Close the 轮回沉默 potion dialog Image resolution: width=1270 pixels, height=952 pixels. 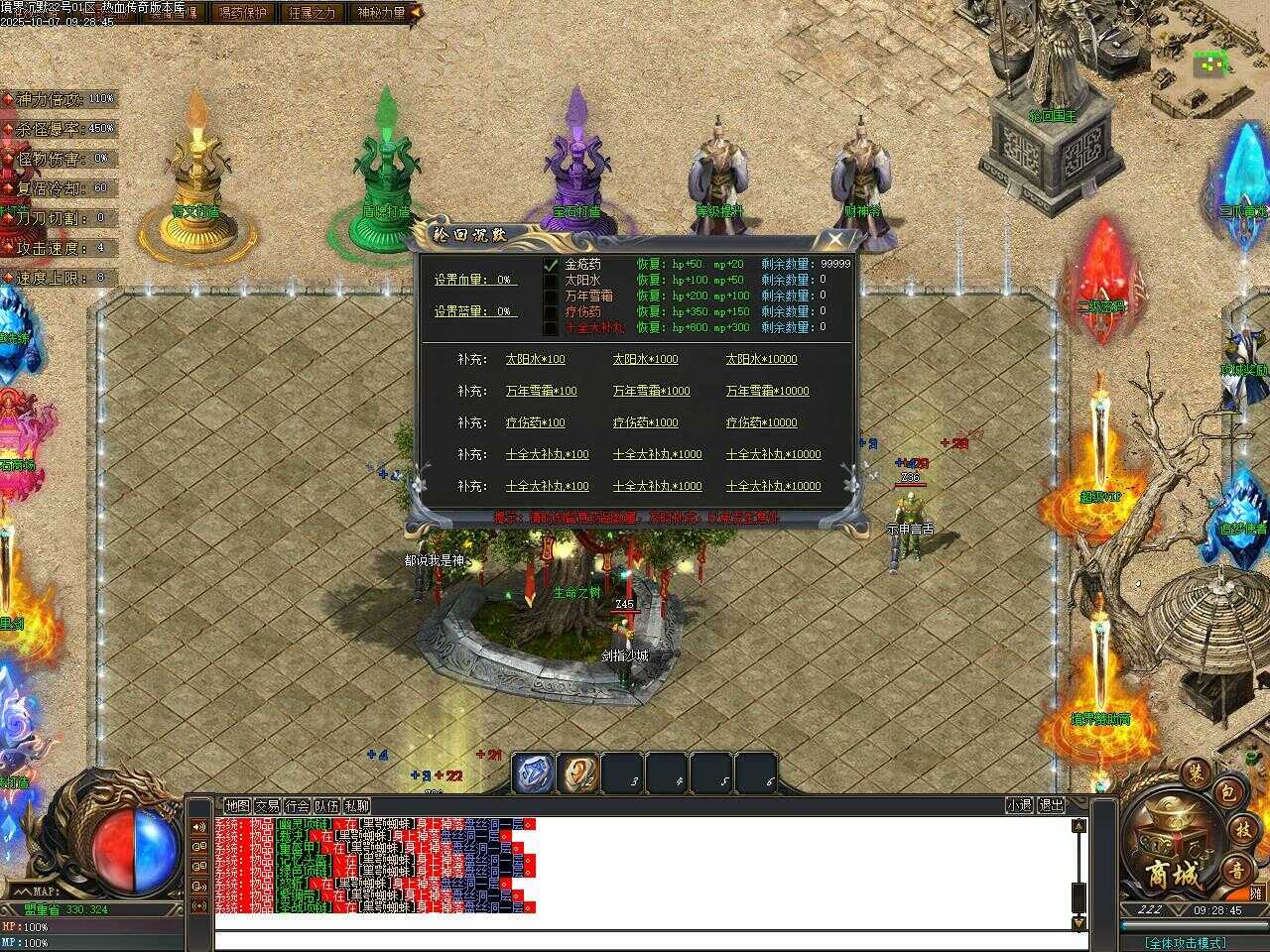point(836,239)
